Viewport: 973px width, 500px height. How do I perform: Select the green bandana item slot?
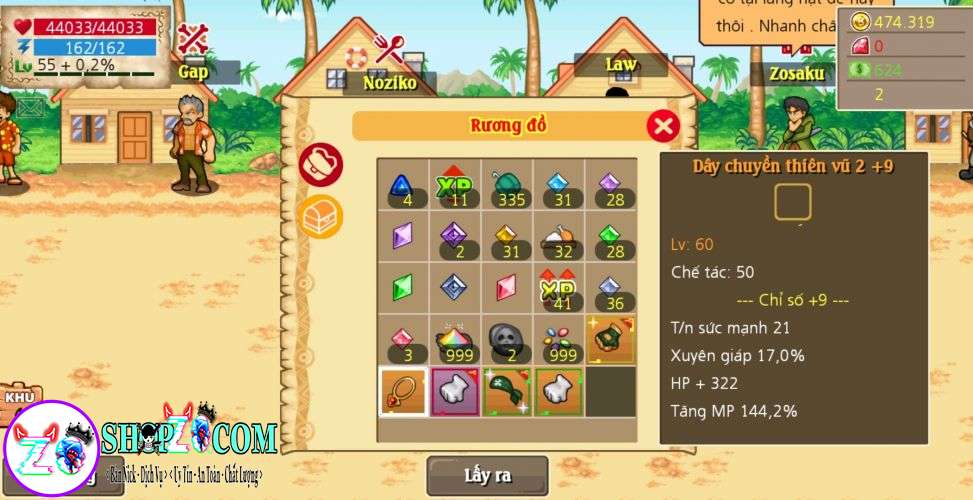[506, 391]
